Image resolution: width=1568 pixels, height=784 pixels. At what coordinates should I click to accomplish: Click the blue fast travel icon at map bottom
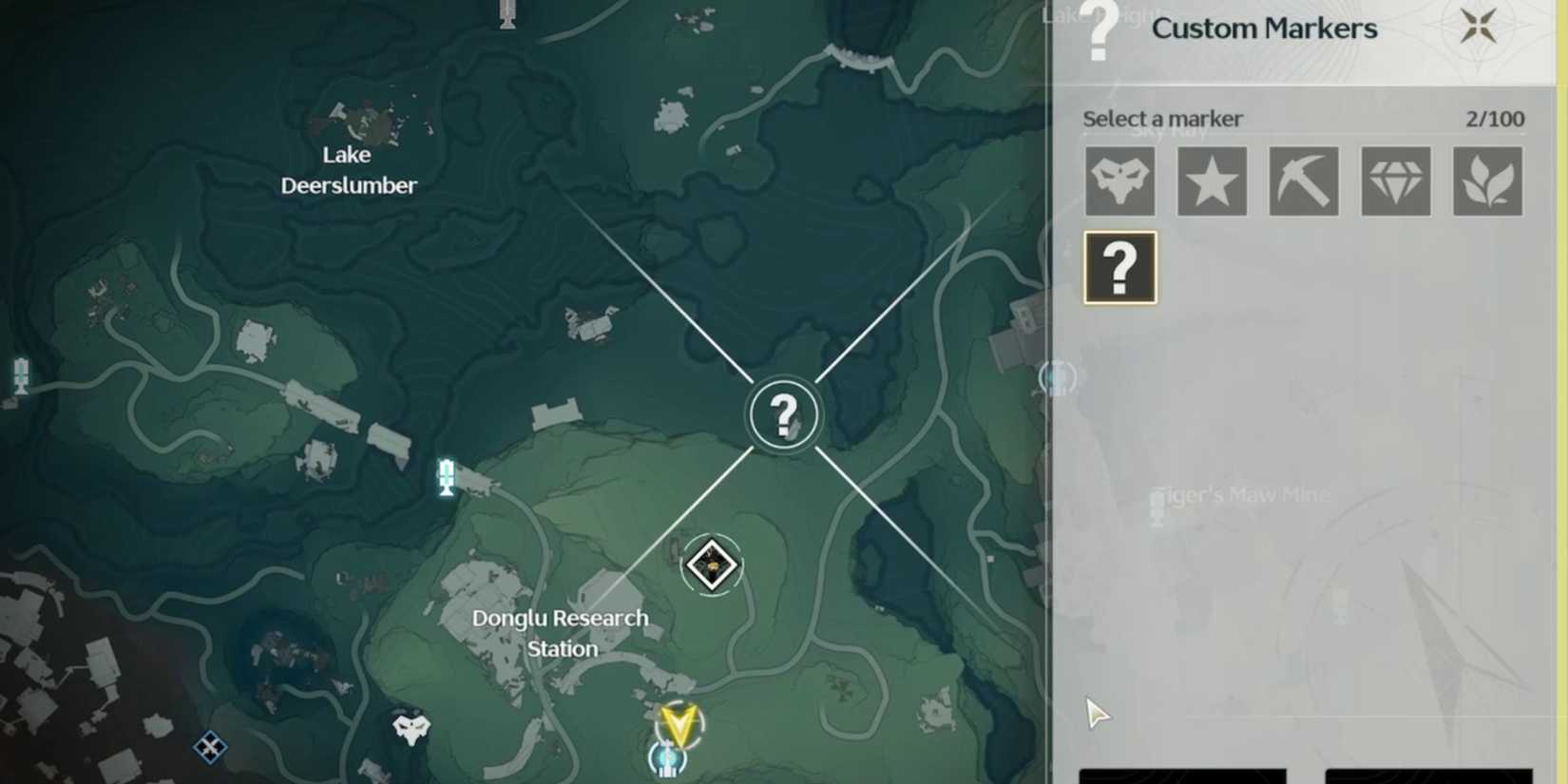669,757
